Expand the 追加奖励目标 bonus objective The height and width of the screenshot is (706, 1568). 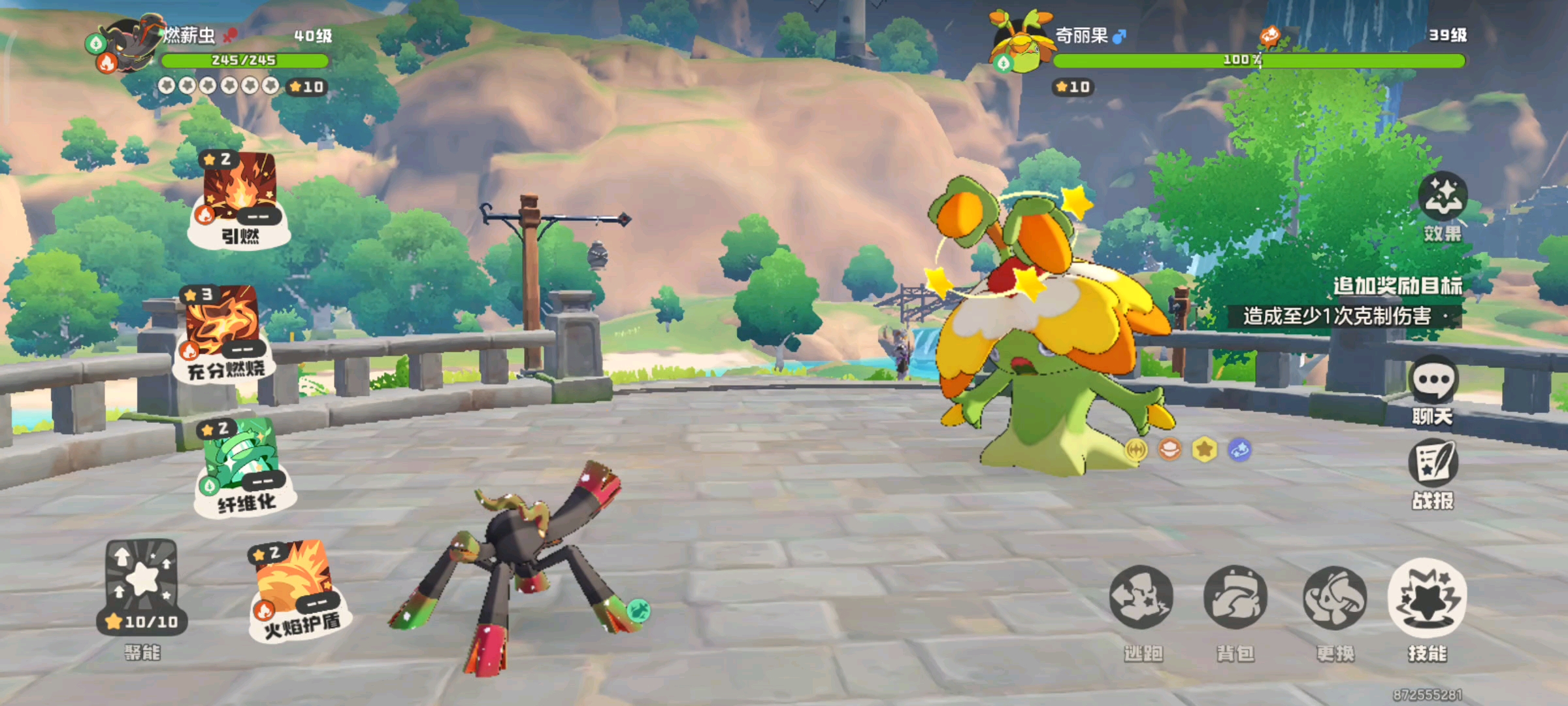pyautogui.click(x=1397, y=286)
